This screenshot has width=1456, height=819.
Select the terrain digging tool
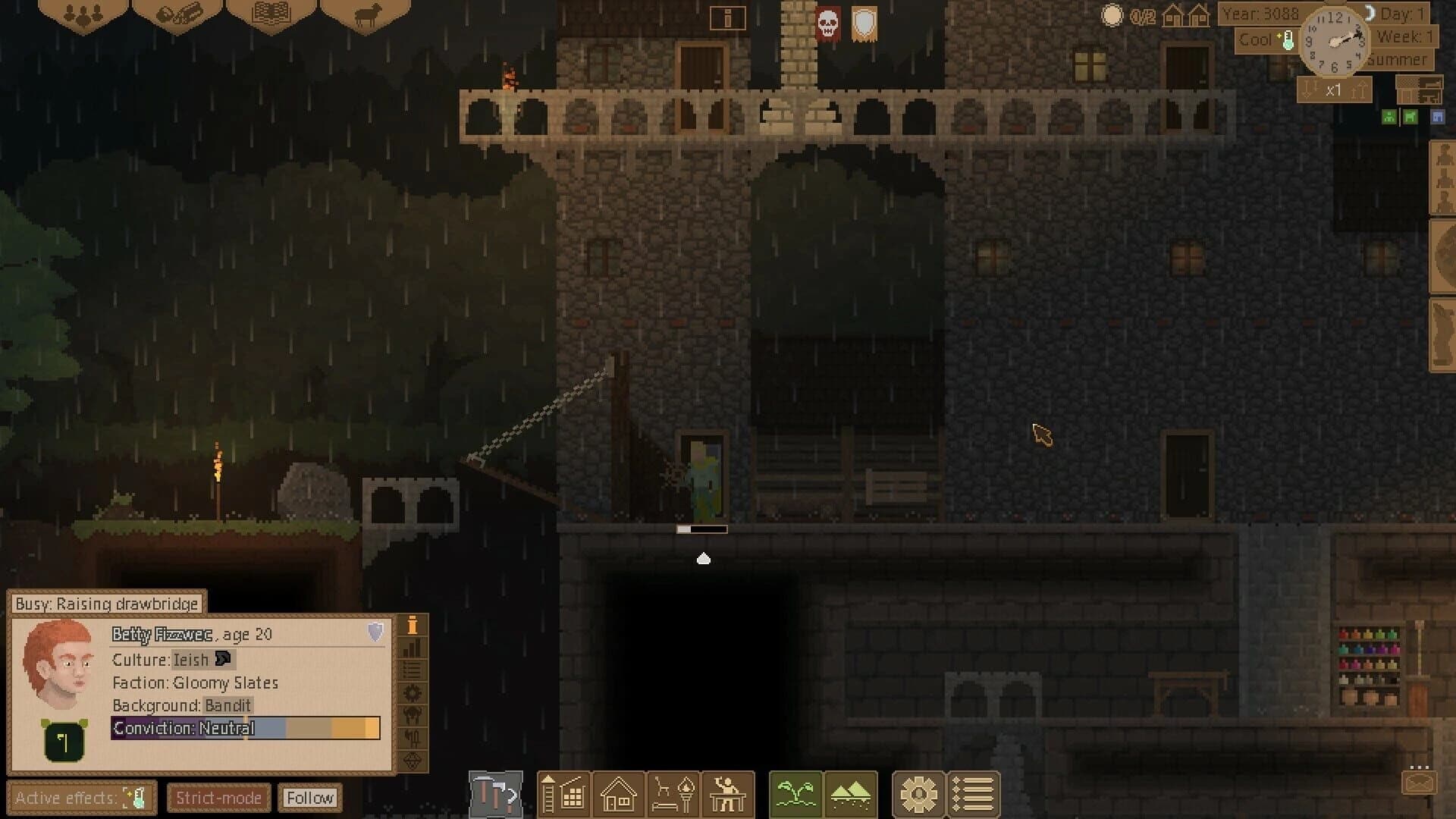[x=850, y=795]
